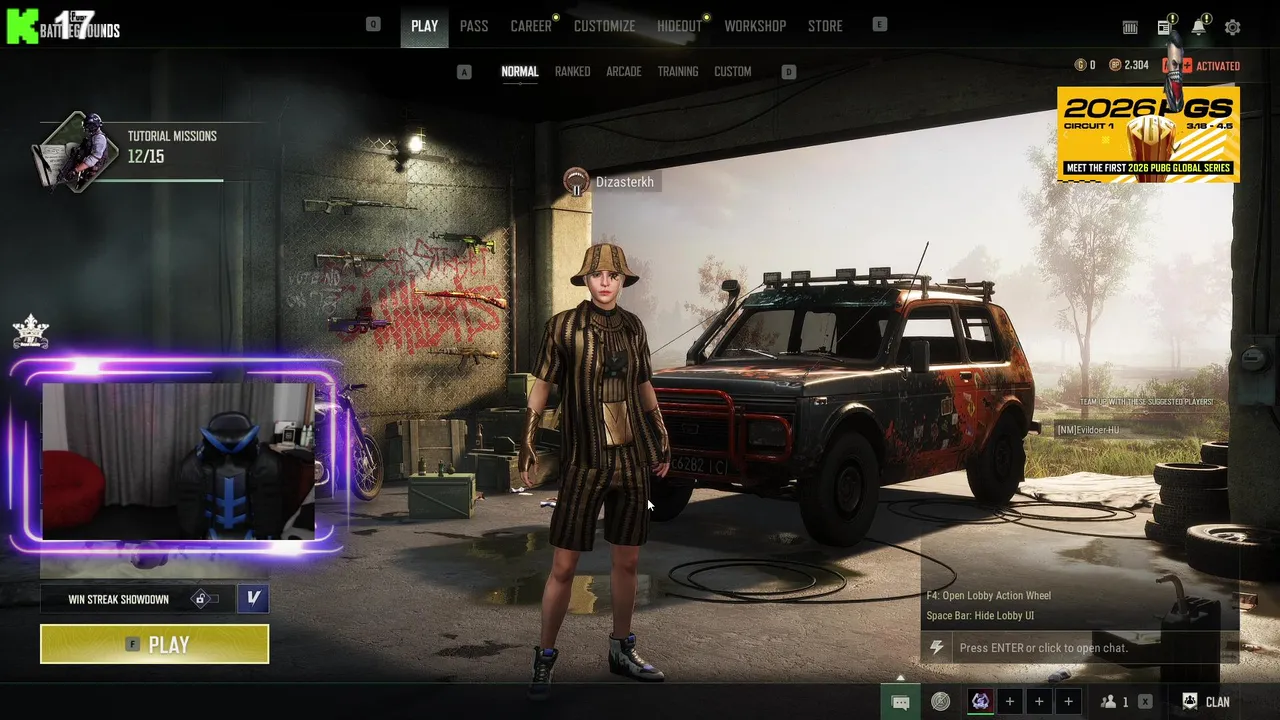Open the Hideout tab
The height and width of the screenshot is (720, 1280).
tap(679, 26)
